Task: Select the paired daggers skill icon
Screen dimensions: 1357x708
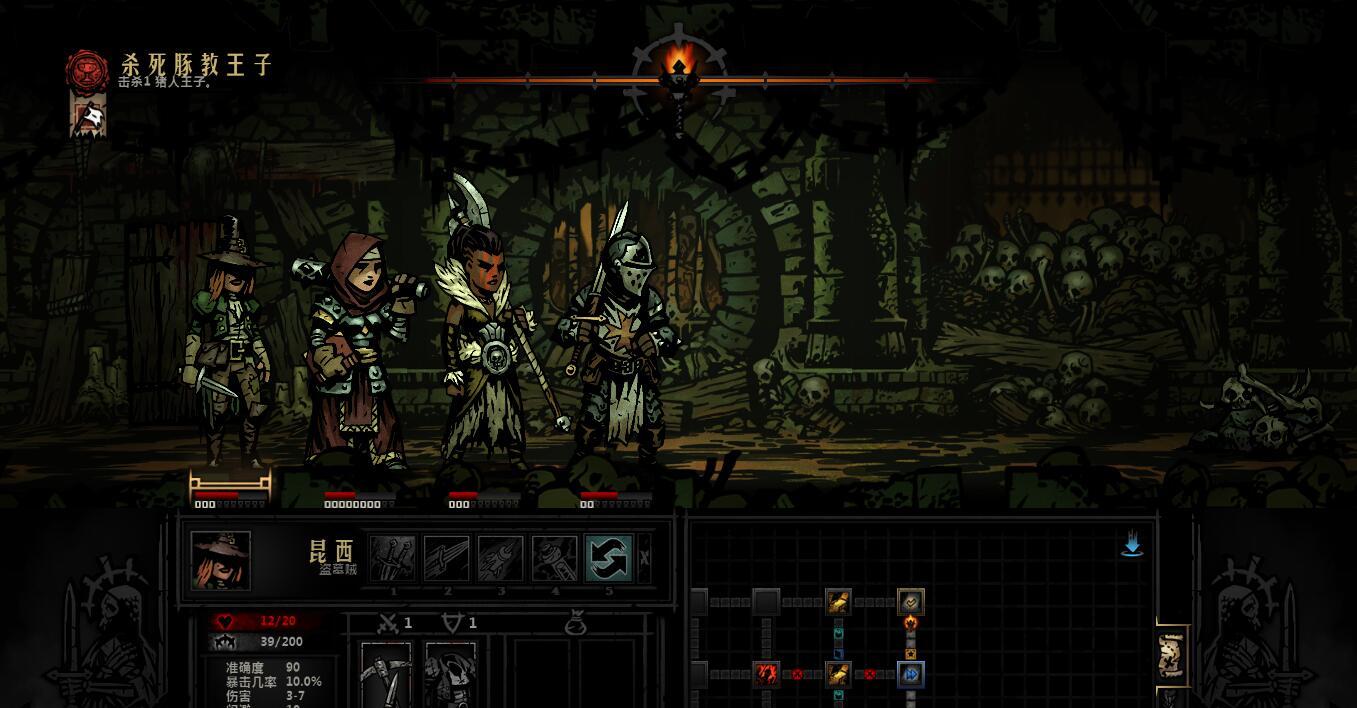Action: point(393,559)
